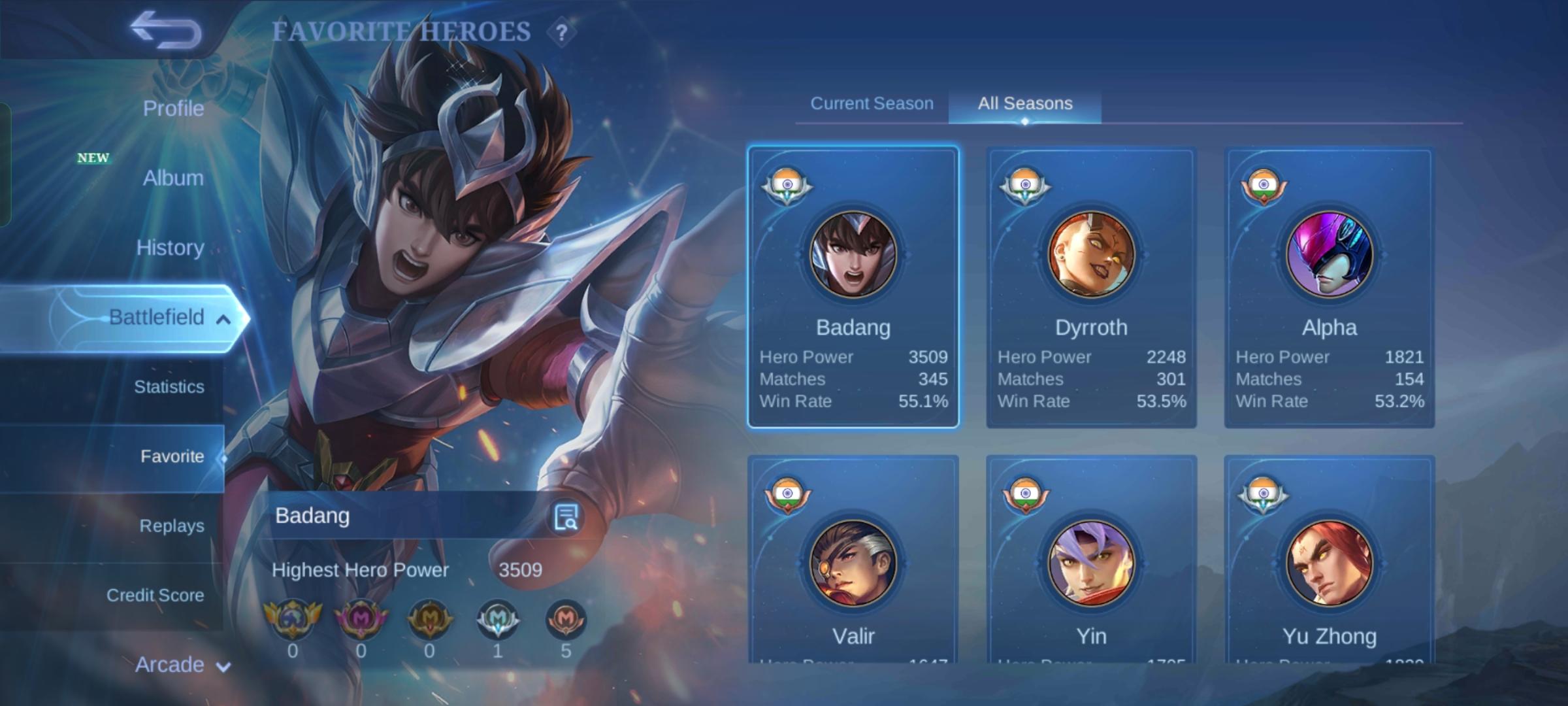This screenshot has height=706, width=1568.
Task: Open the Yu Zhong hero card
Action: pos(1329,562)
